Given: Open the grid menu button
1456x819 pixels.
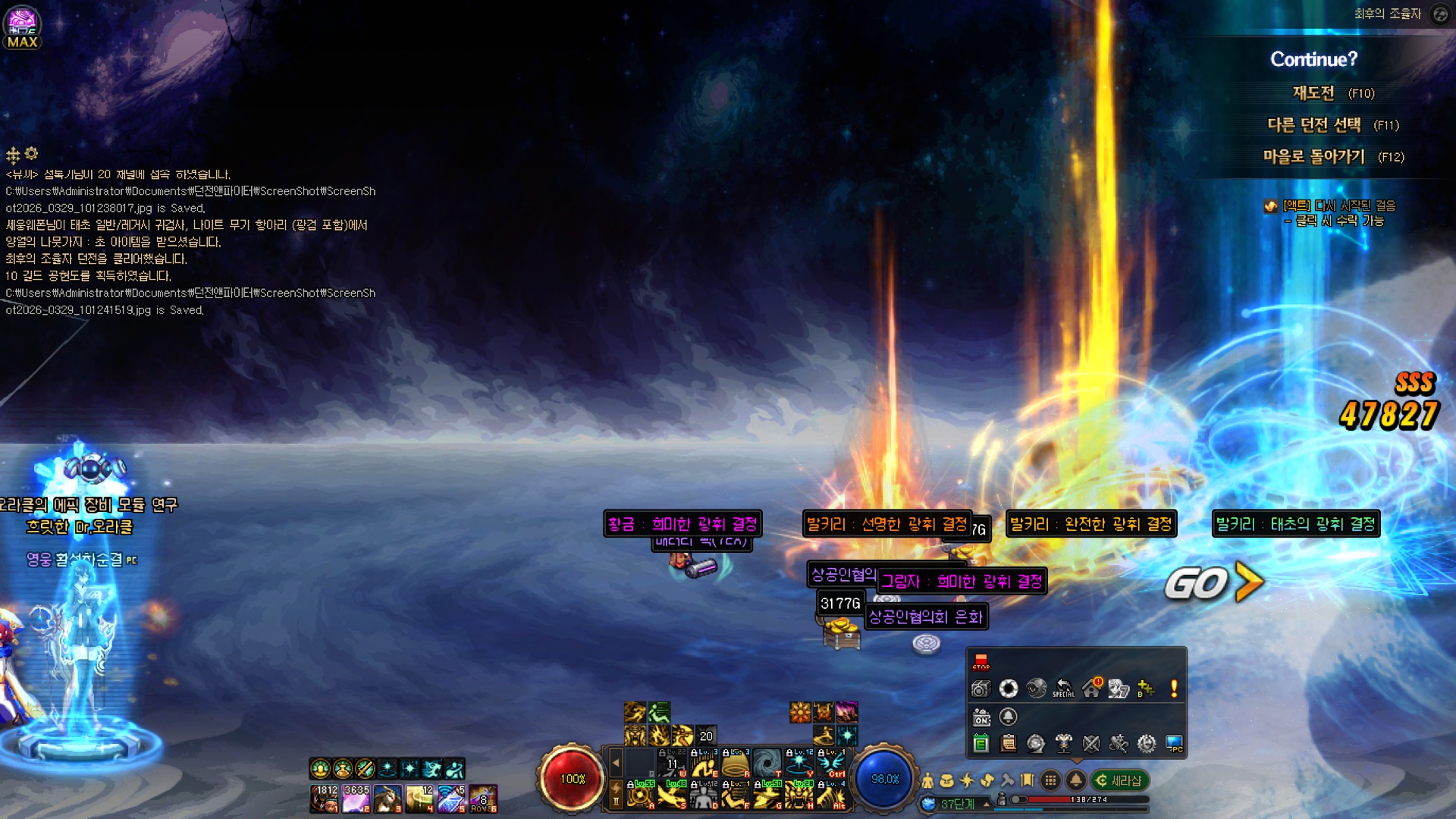Looking at the screenshot, I should pos(1050,780).
